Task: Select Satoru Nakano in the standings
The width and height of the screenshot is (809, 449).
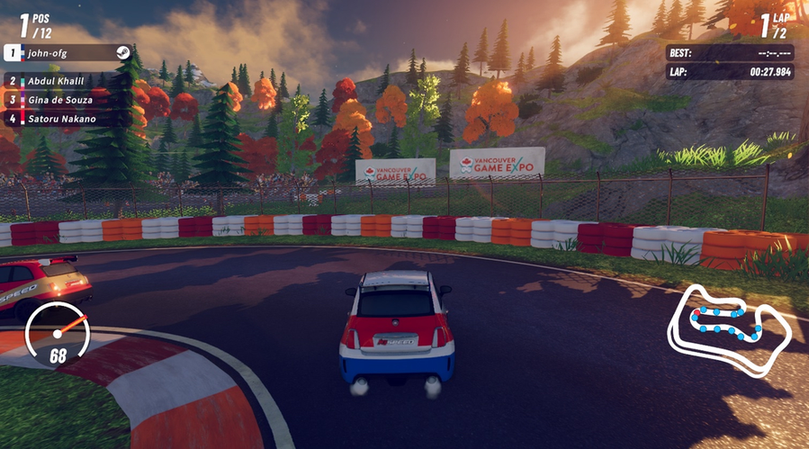Action: (66, 119)
